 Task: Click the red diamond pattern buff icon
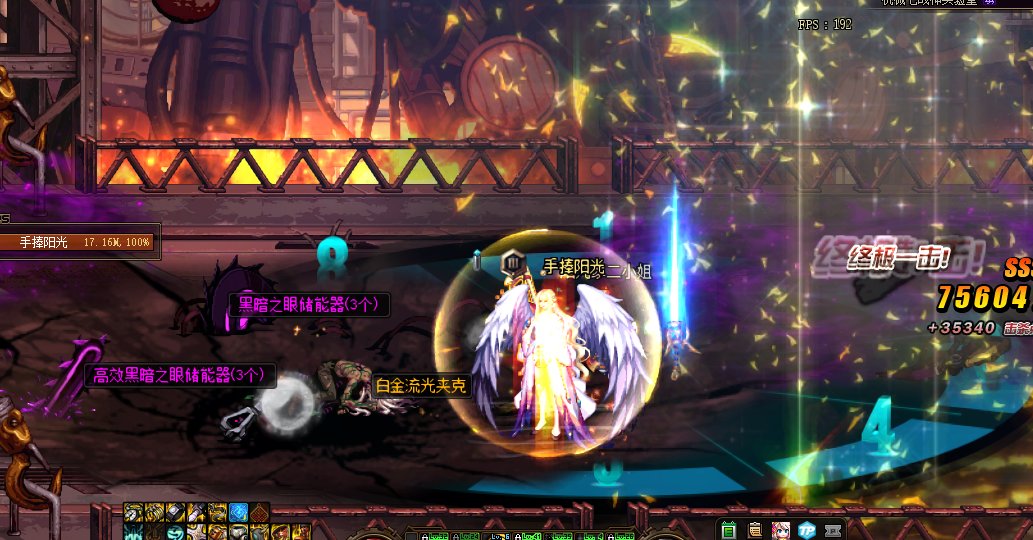click(x=259, y=512)
